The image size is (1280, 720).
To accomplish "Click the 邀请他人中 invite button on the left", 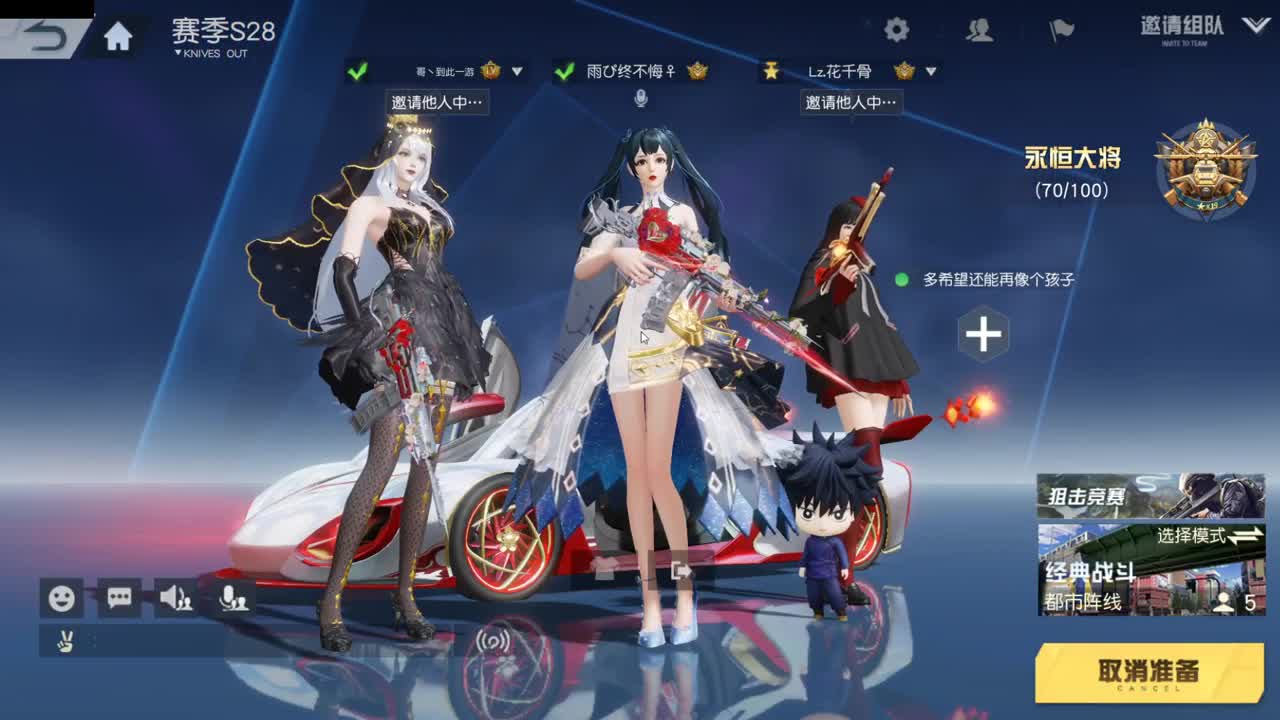I will coord(435,103).
